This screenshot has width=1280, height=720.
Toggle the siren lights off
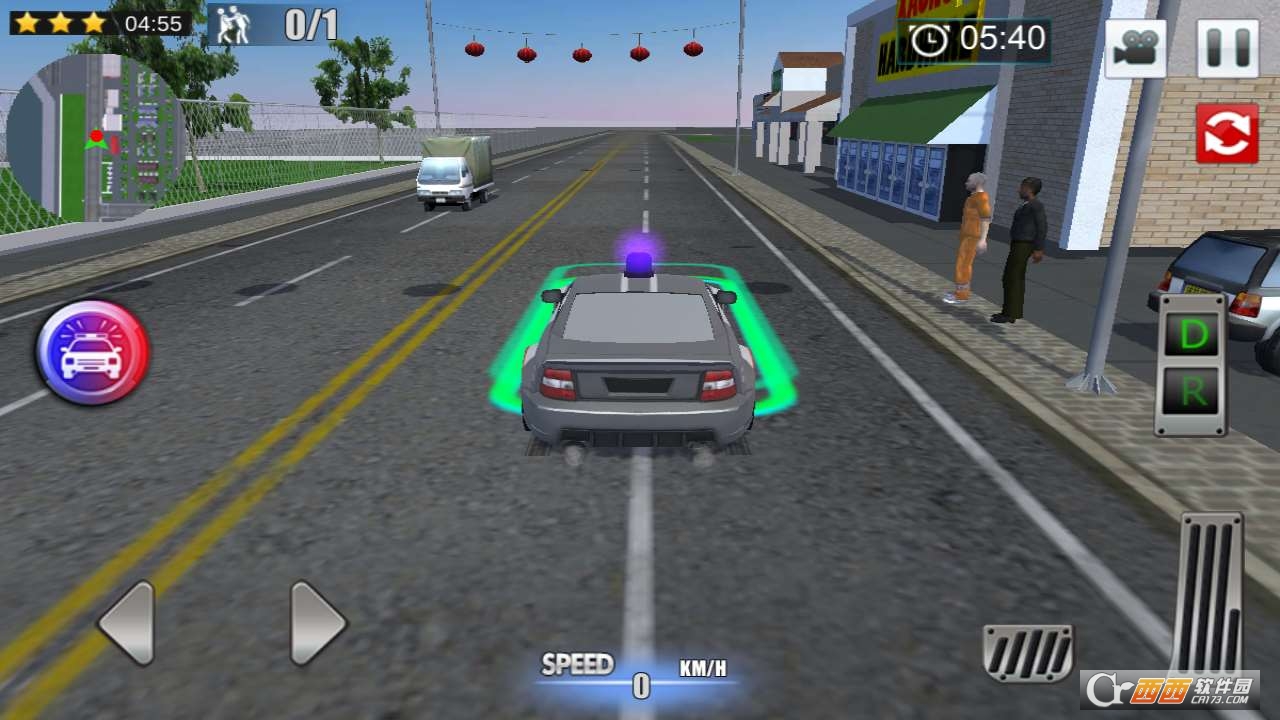pos(88,355)
